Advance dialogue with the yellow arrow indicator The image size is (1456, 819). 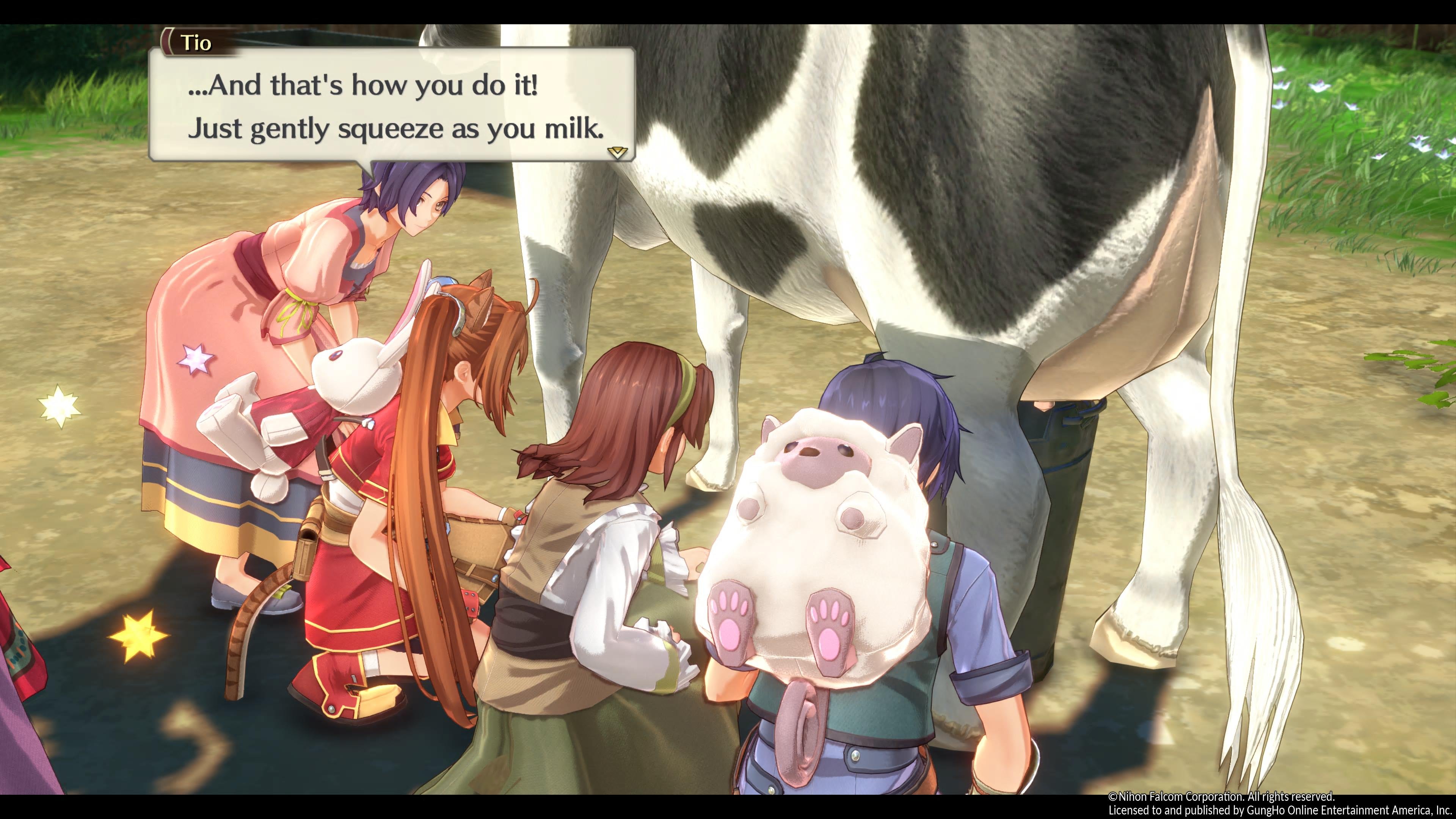(x=617, y=152)
